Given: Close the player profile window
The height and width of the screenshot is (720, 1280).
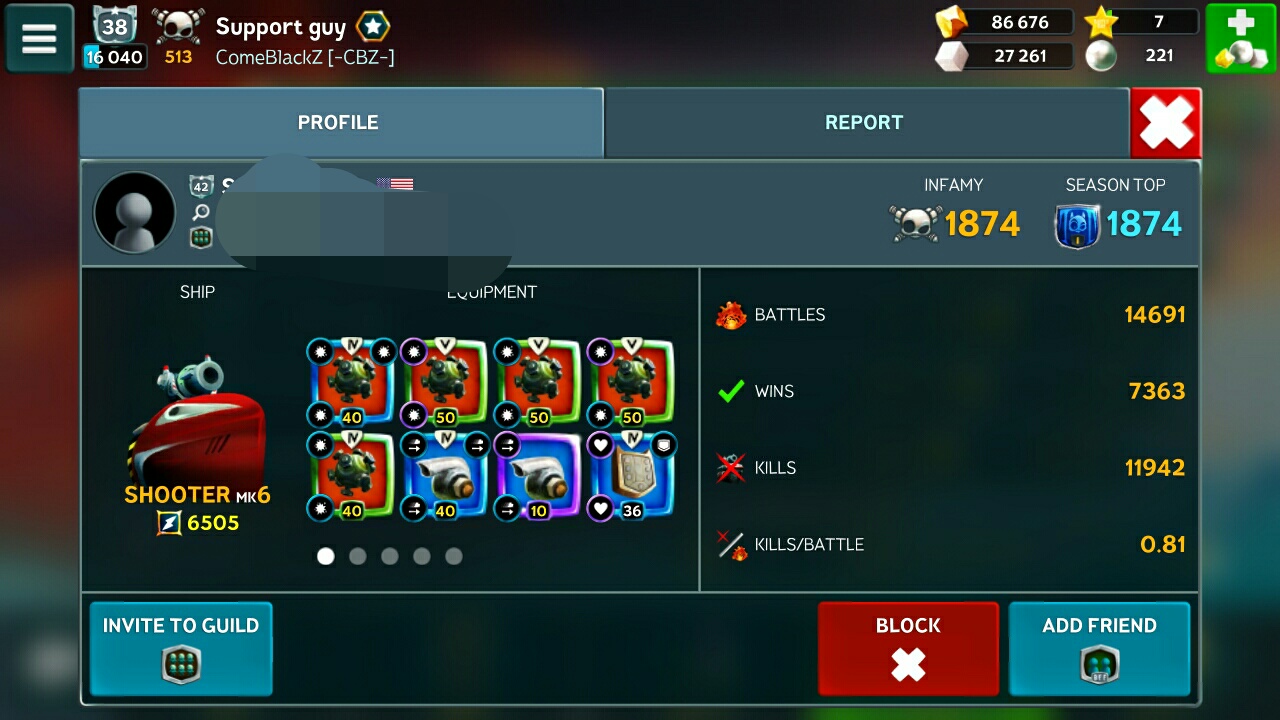Looking at the screenshot, I should point(1166,123).
